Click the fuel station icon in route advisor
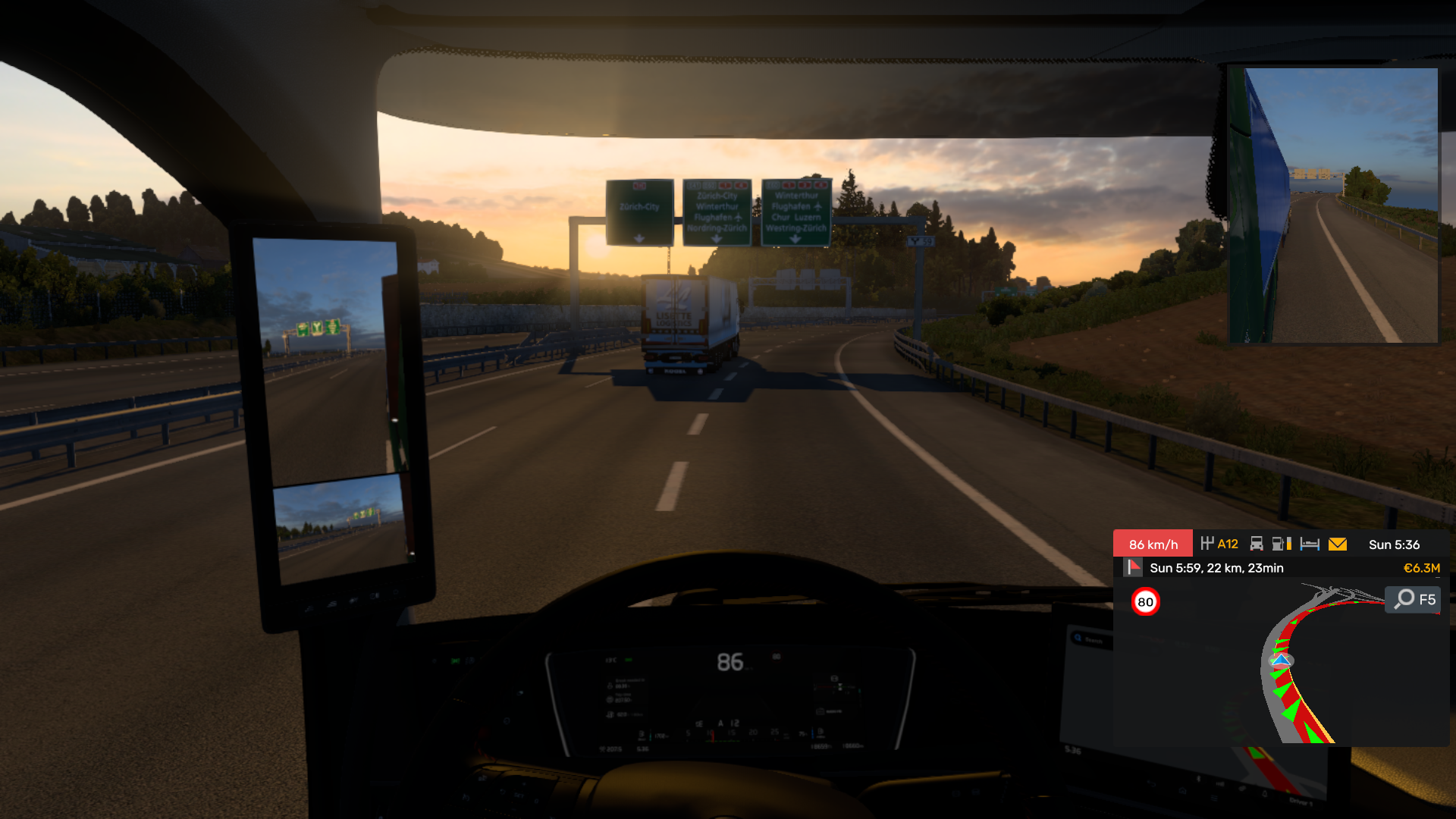 [x=1280, y=544]
